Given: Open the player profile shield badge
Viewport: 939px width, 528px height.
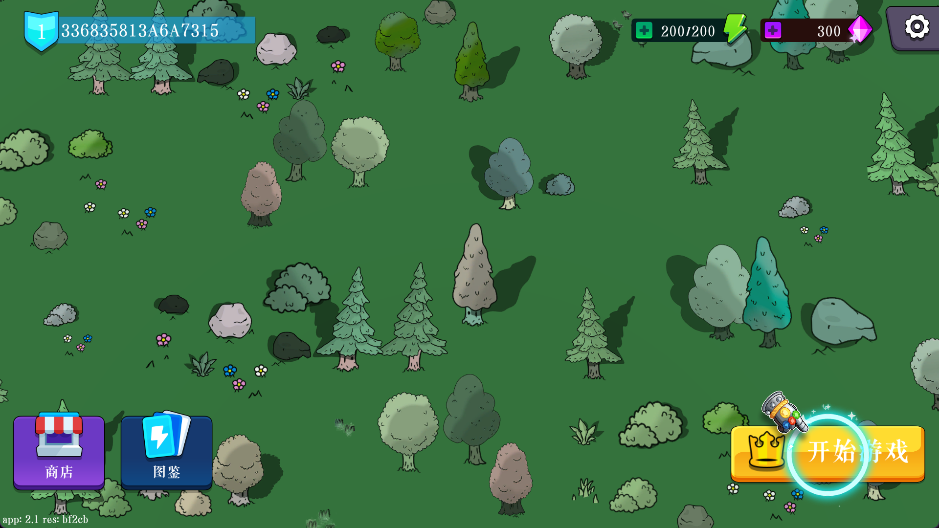Looking at the screenshot, I should click(41, 30).
